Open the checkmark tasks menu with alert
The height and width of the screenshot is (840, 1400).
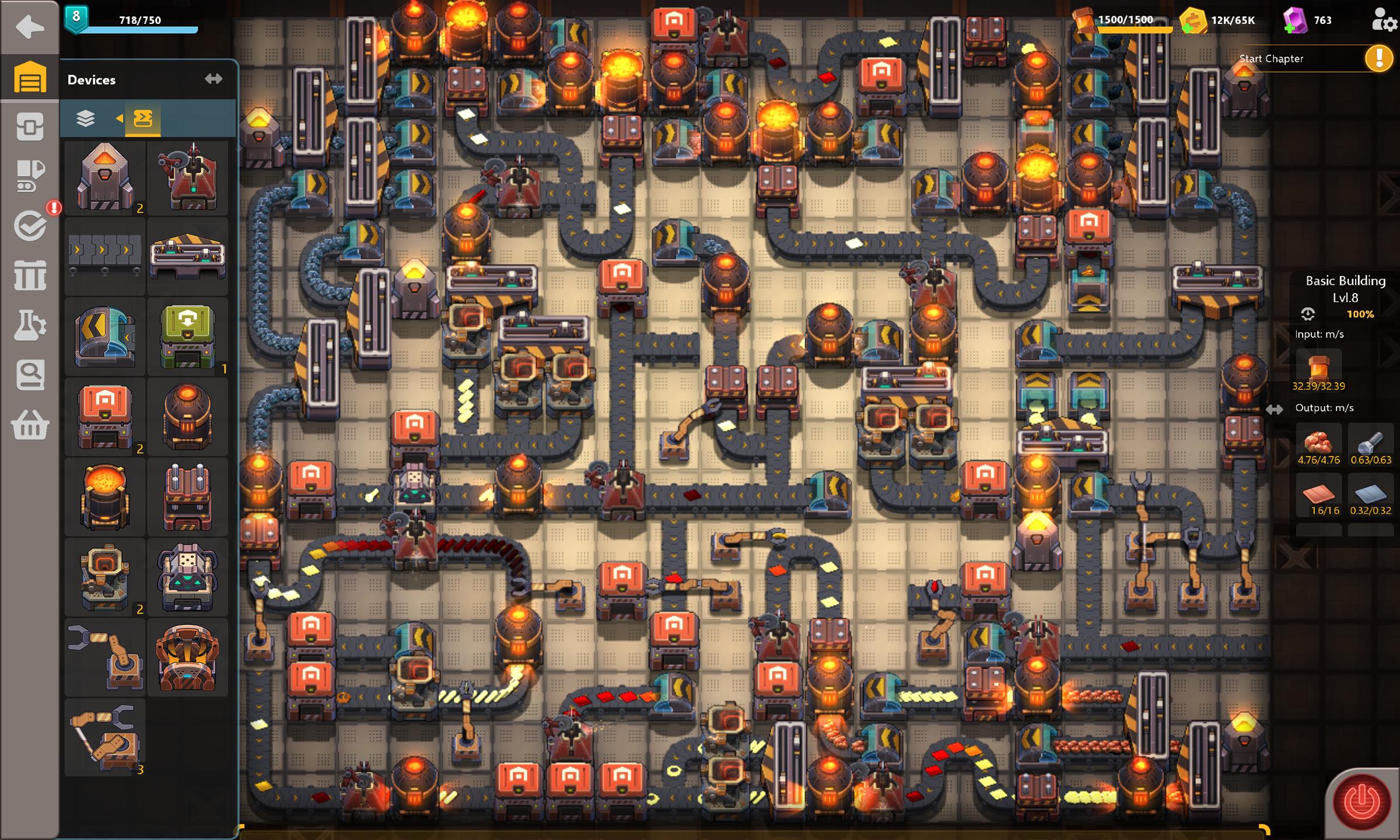click(30, 226)
